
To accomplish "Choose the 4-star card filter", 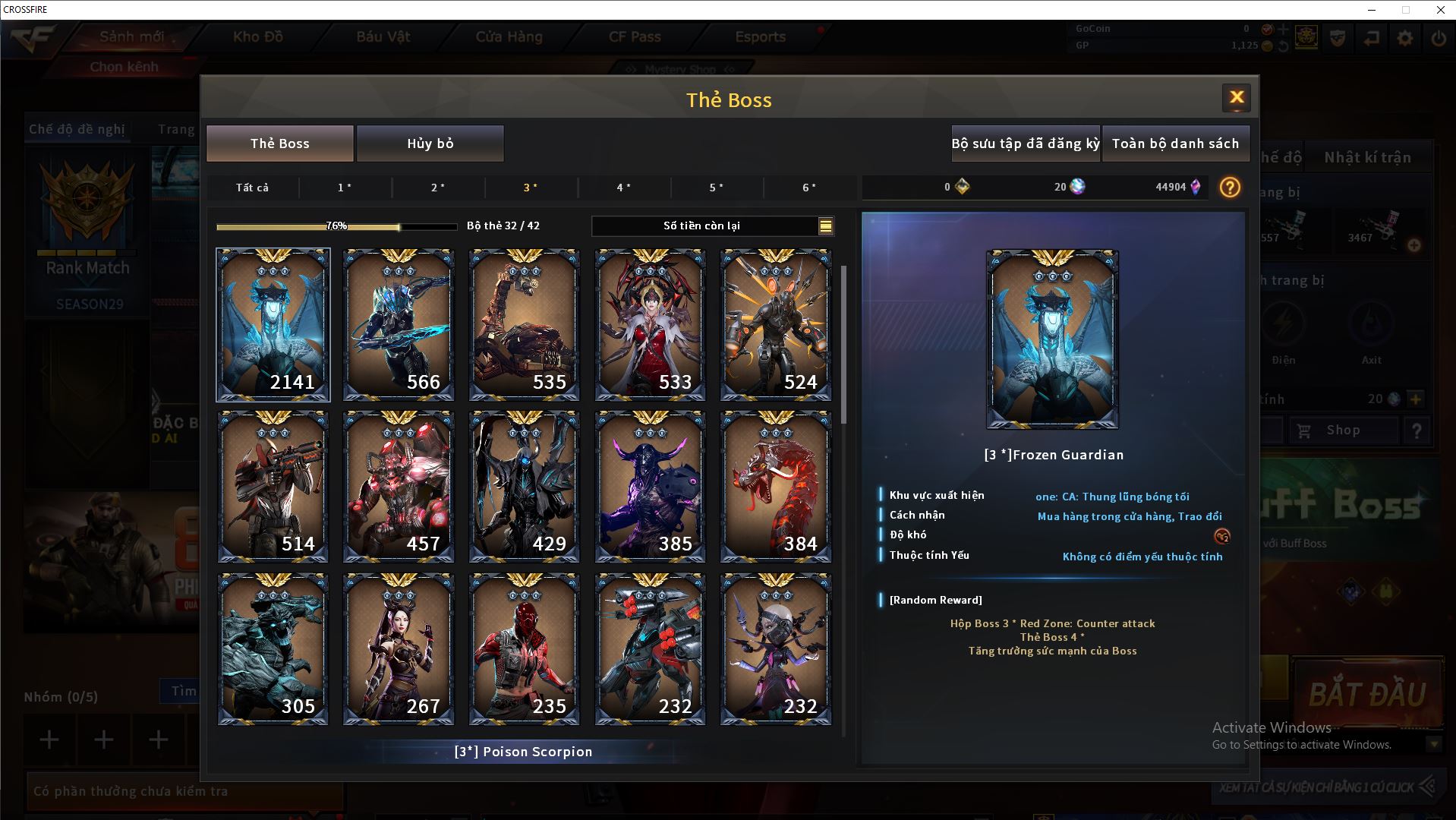I will (623, 188).
